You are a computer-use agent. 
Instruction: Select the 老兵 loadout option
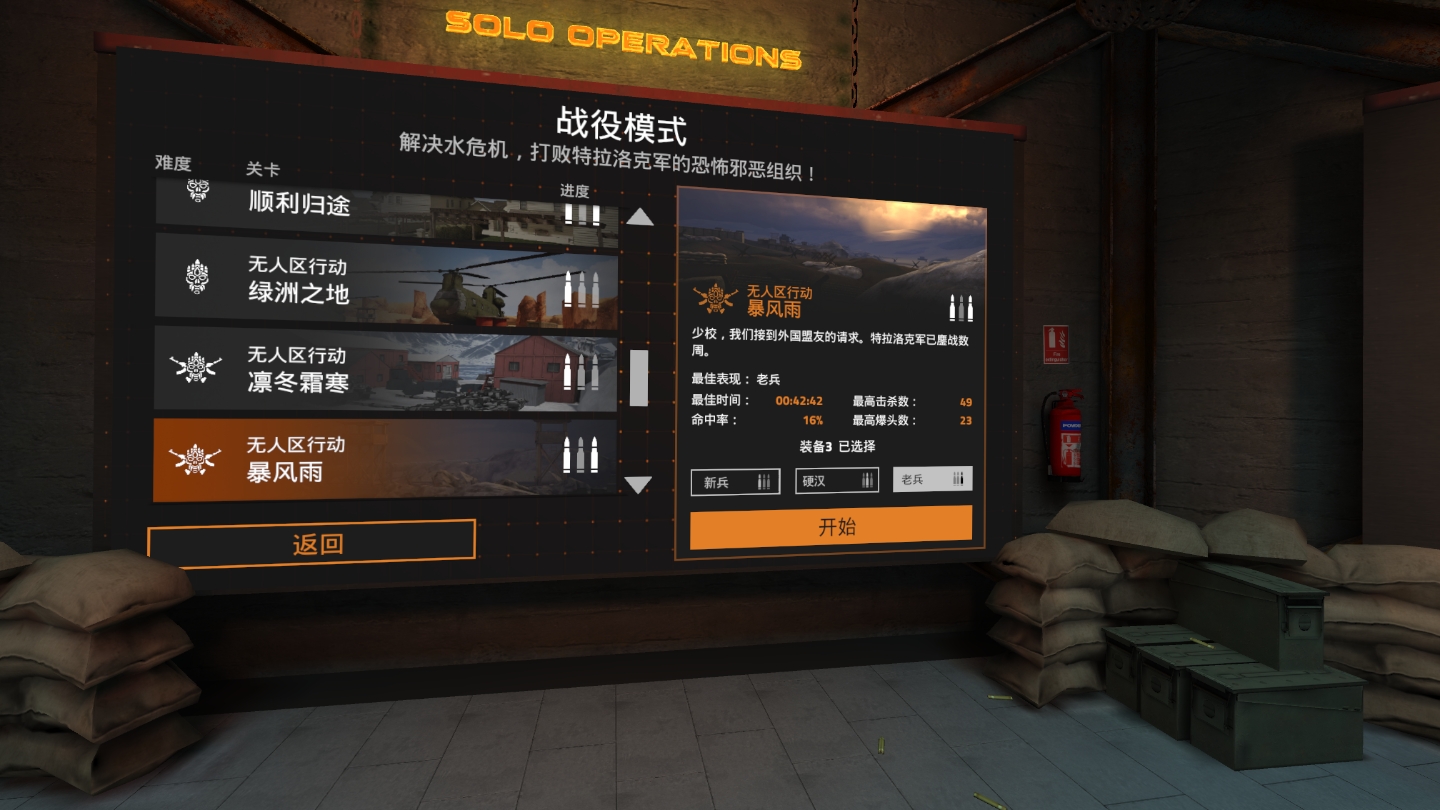(x=932, y=478)
